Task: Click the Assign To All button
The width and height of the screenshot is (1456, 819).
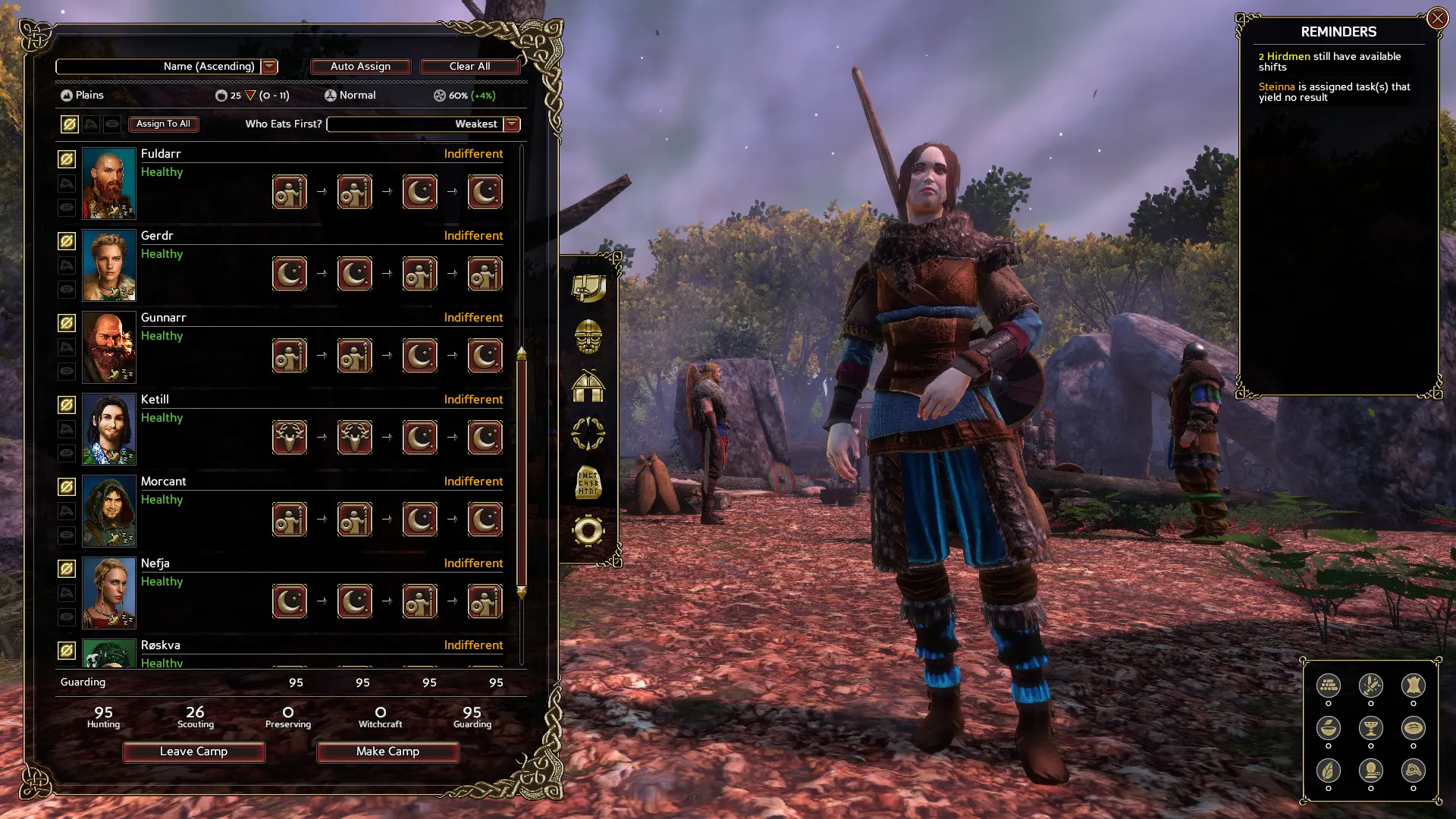Action: (x=163, y=124)
